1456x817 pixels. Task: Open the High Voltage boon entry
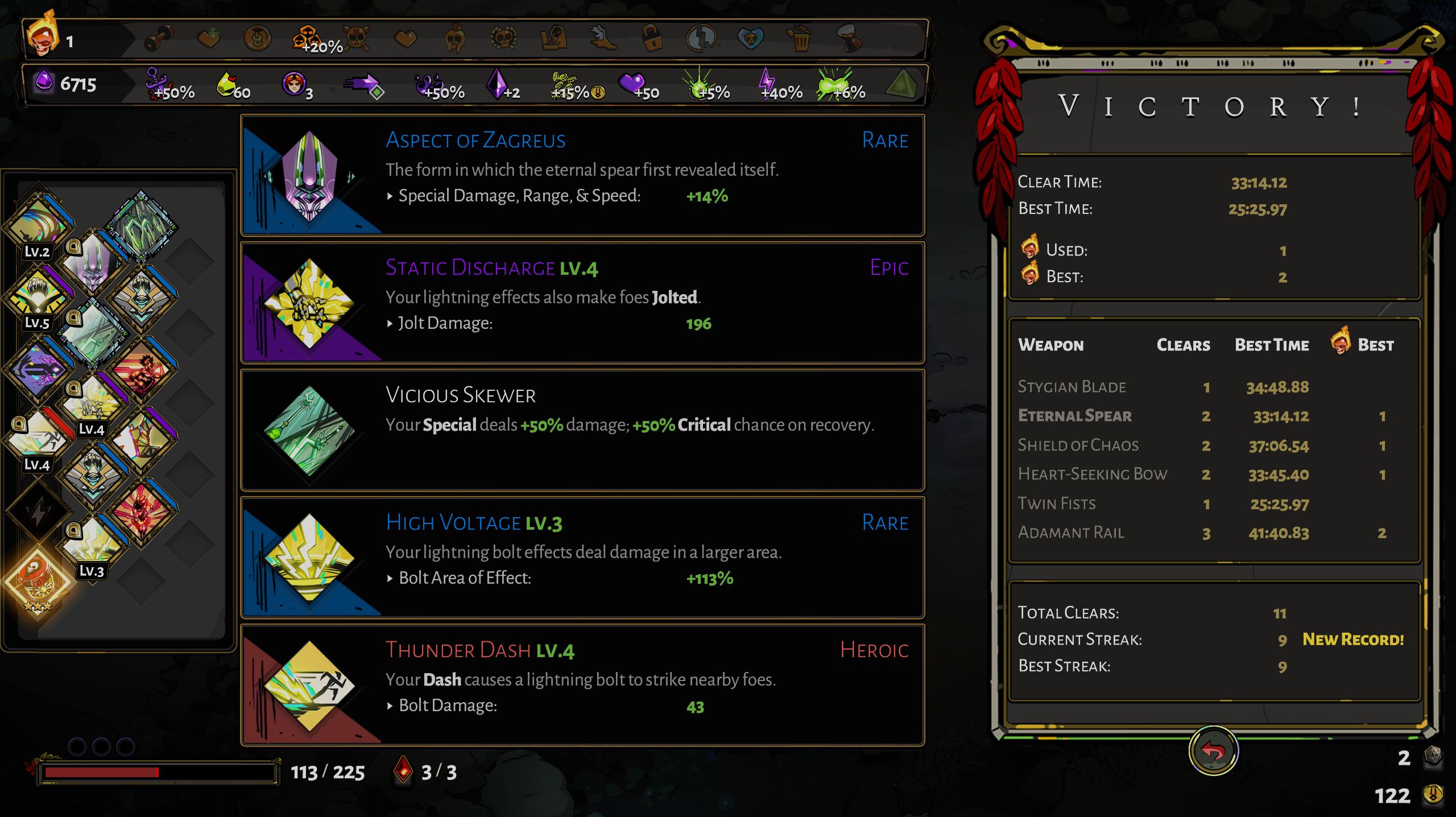pos(582,558)
